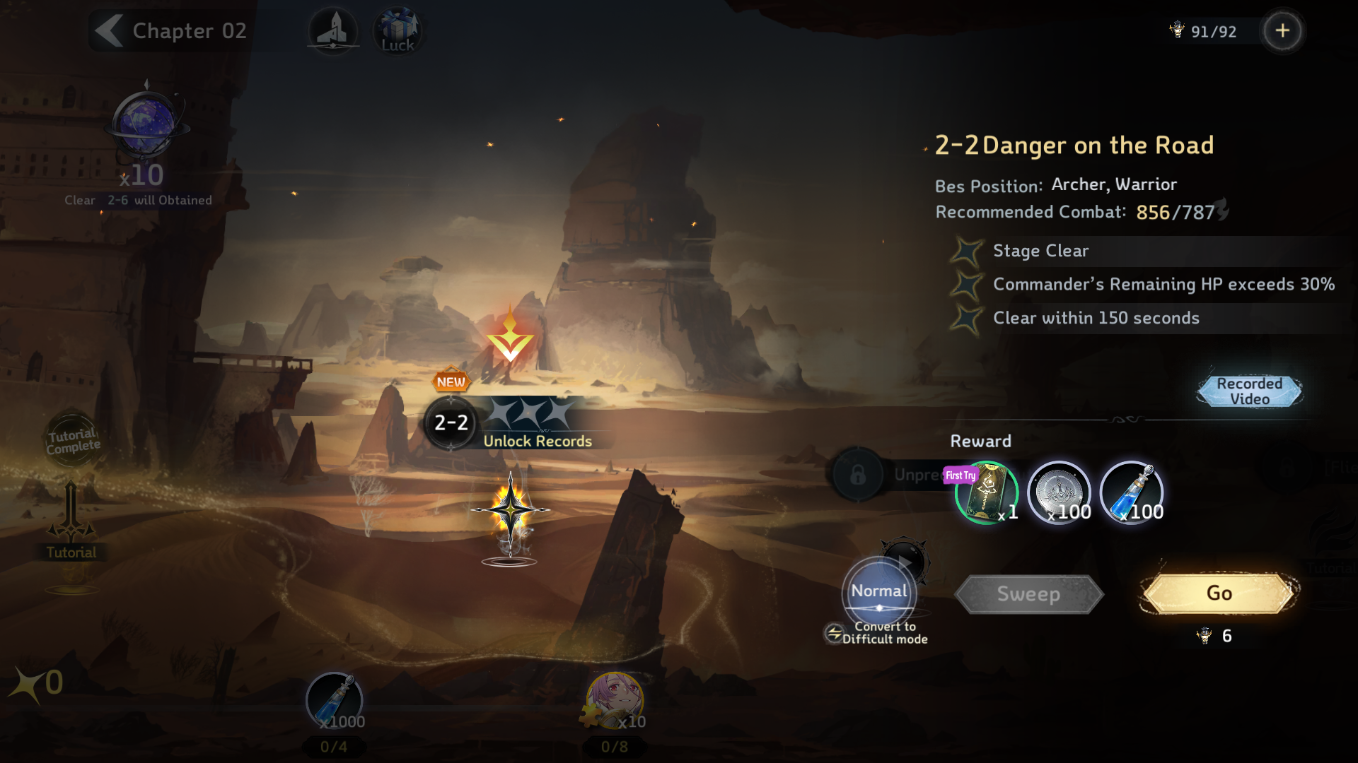1358x763 pixels.
Task: Add more stamina with the plus button
Action: click(1282, 31)
